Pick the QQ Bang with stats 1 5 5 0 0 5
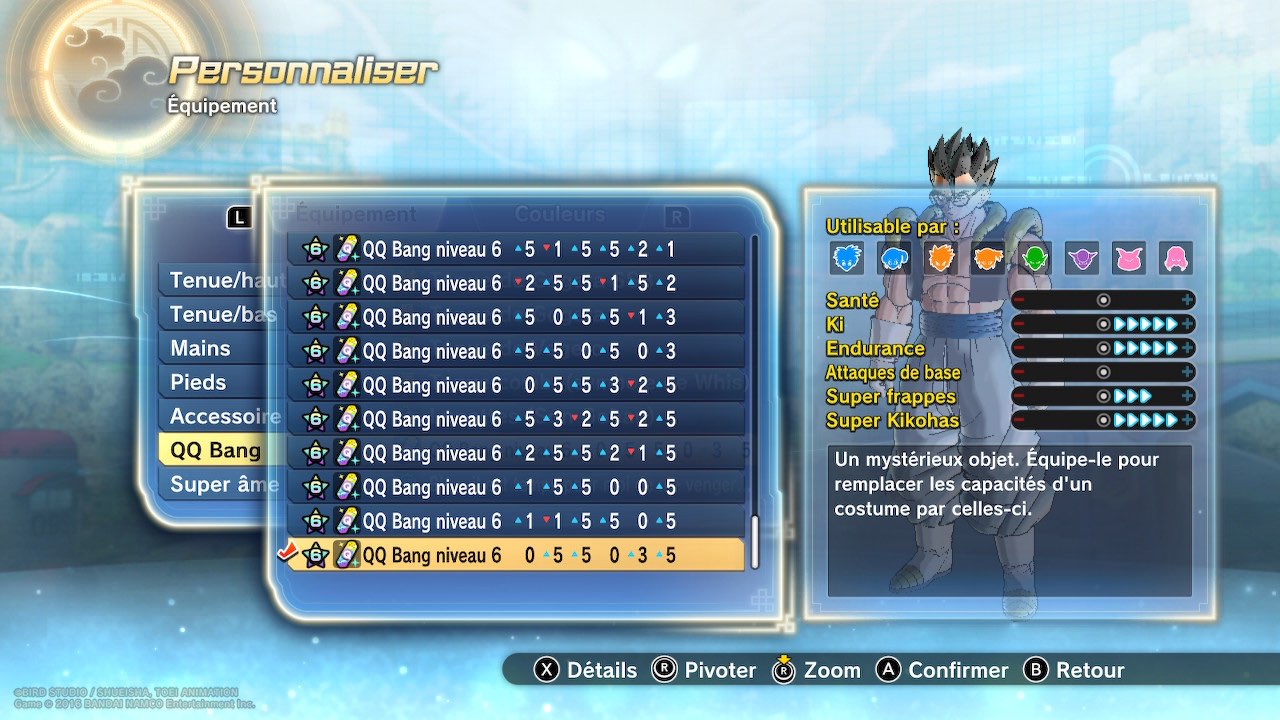The image size is (1280, 720). pos(515,487)
